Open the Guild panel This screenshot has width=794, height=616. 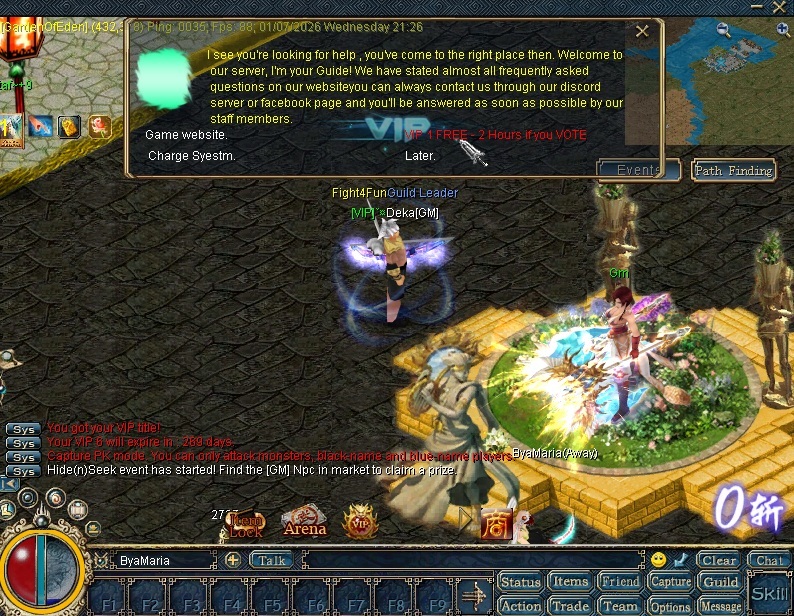pyautogui.click(x=720, y=582)
